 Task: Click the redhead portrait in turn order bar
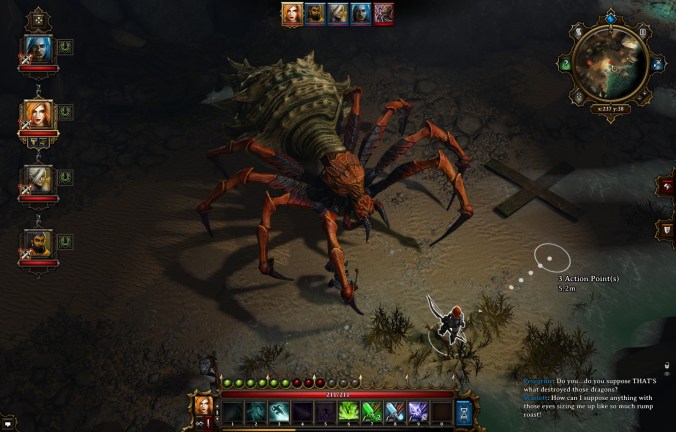[x=292, y=13]
